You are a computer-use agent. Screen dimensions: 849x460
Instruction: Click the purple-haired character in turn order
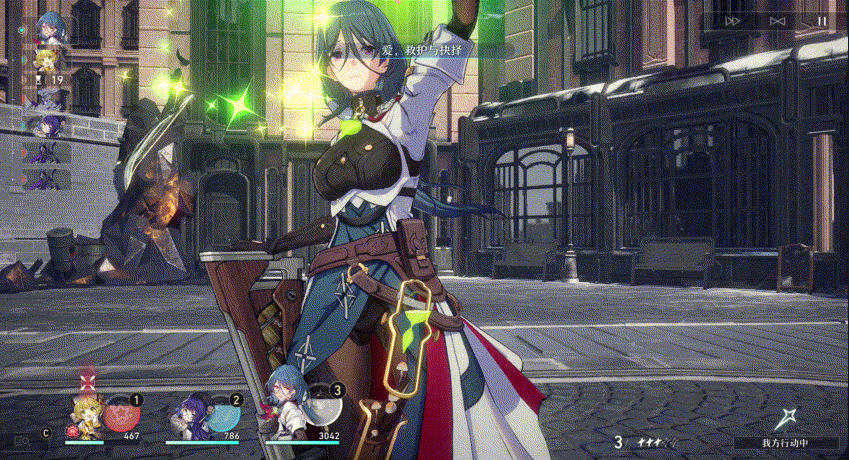[47, 125]
